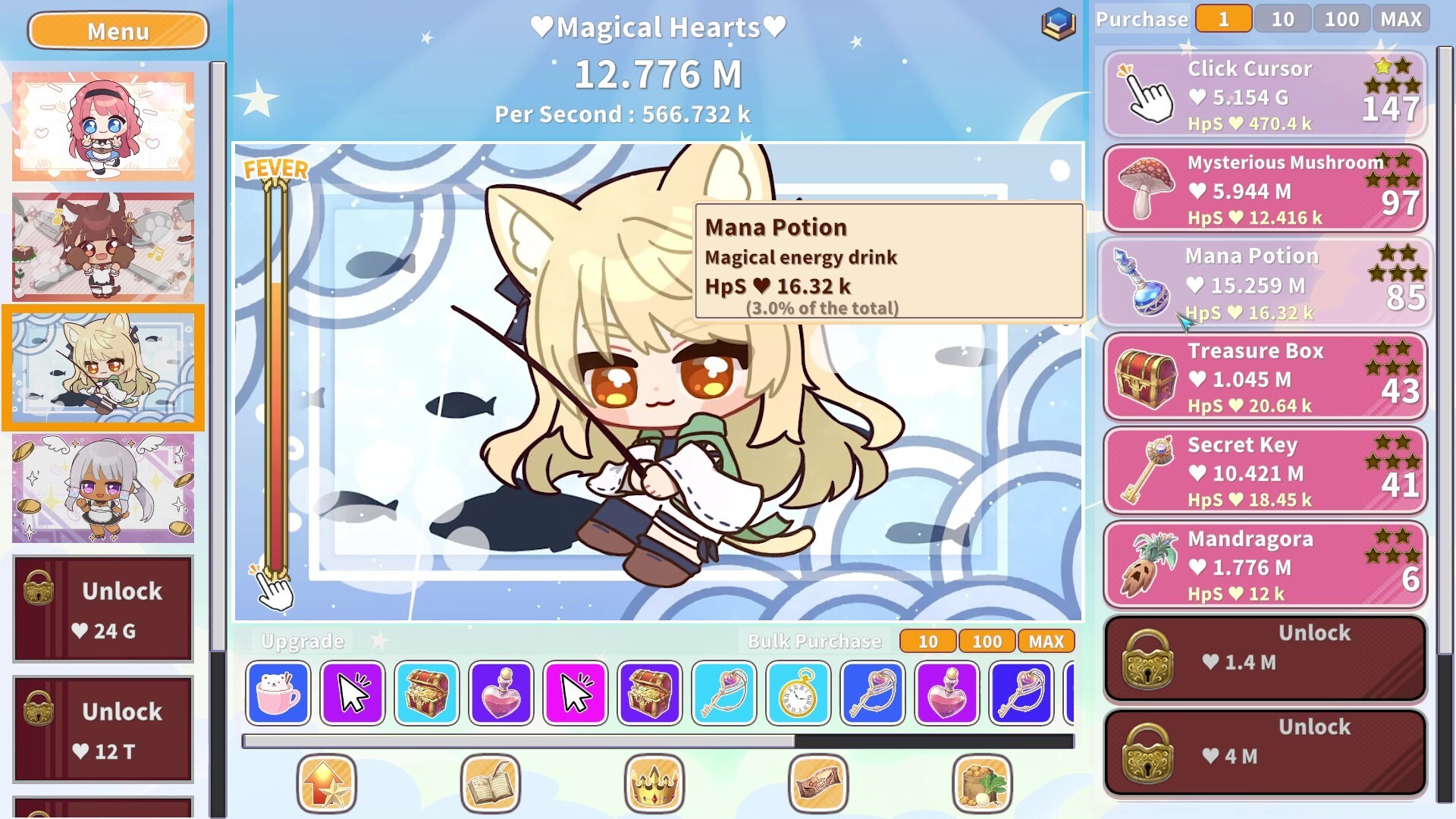Bulk purchase MAX upgrades
Viewport: 1456px width, 819px height.
coord(1046,642)
